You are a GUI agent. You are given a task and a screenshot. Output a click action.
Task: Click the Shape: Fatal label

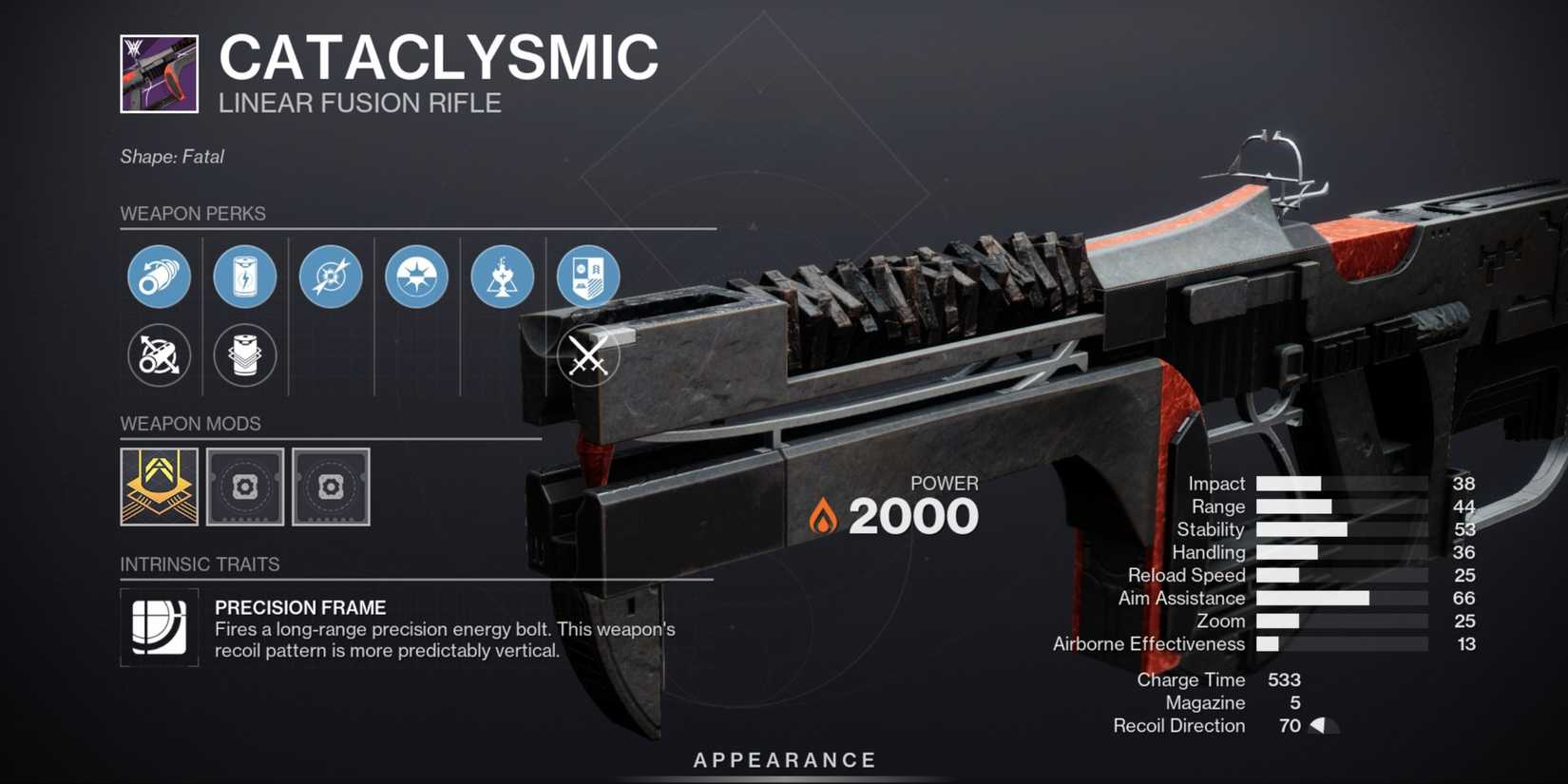coord(171,157)
